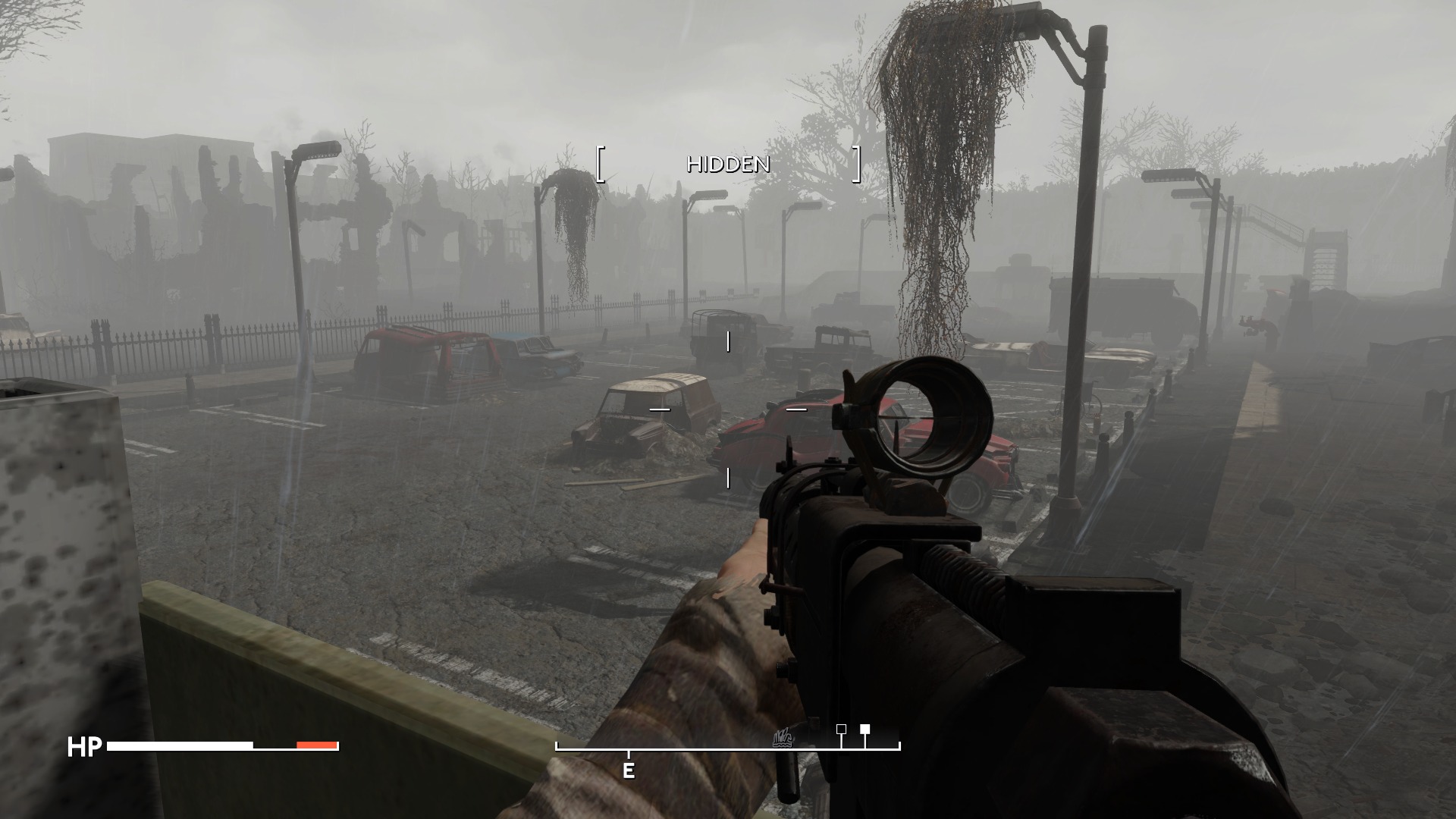Select the filled white square compass marker
Screen dimensions: 1456x819
[864, 729]
